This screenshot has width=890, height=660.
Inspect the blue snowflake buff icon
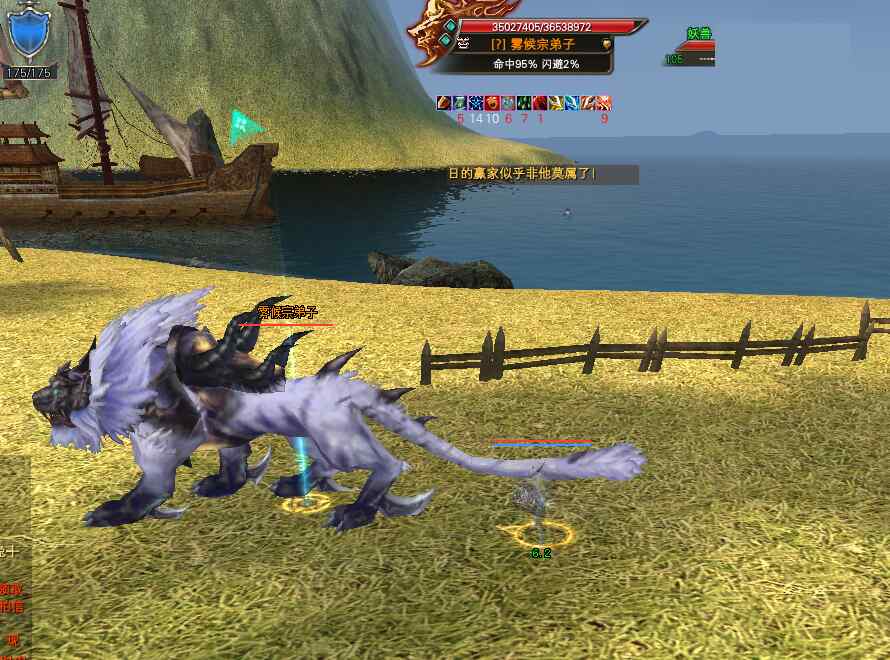point(476,103)
